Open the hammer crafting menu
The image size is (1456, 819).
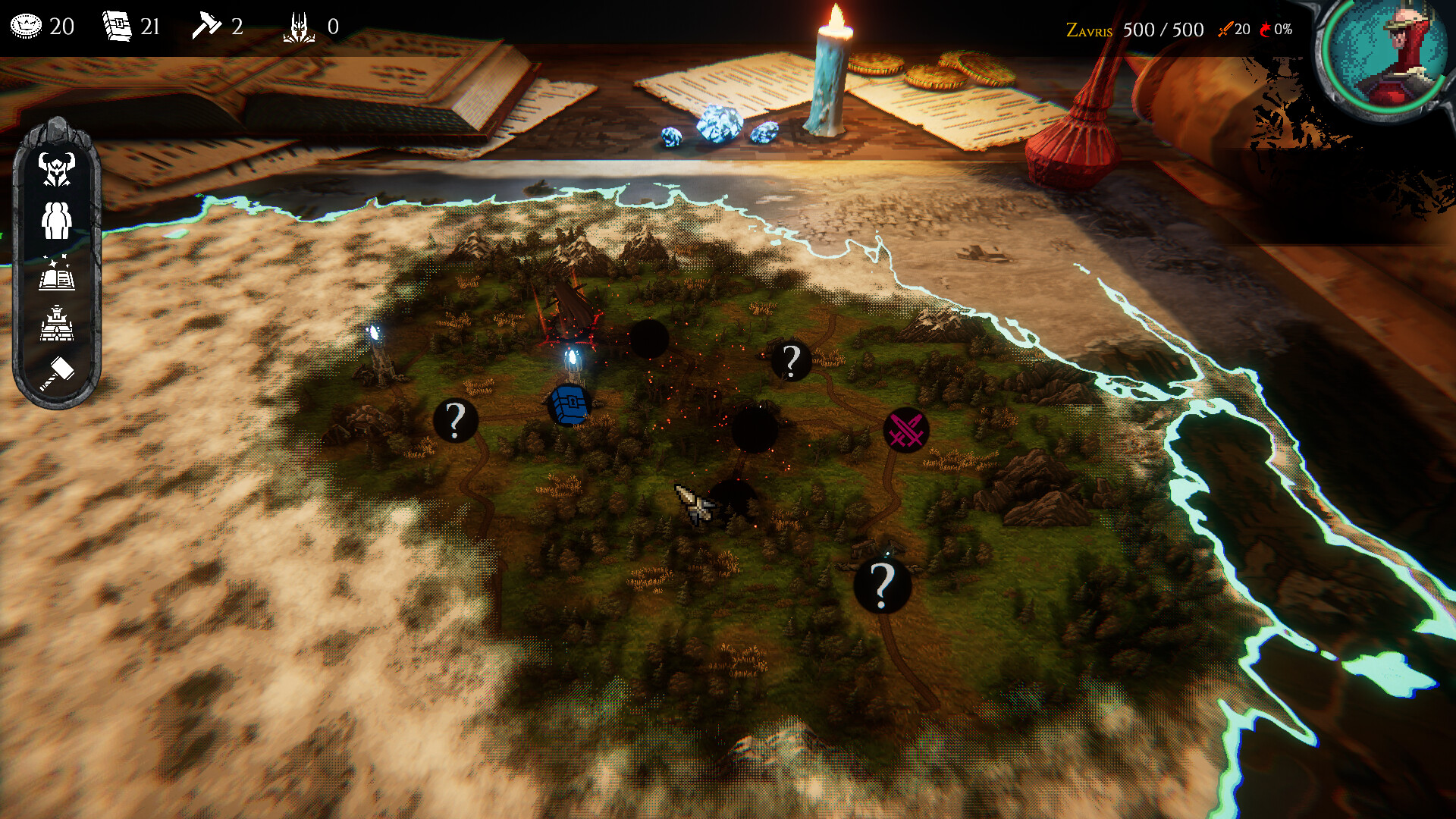click(x=57, y=373)
